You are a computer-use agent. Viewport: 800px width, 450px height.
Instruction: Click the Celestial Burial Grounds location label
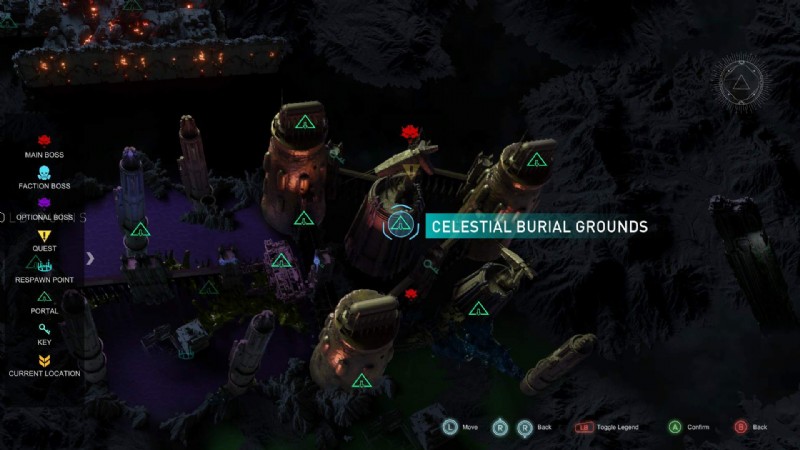537,227
